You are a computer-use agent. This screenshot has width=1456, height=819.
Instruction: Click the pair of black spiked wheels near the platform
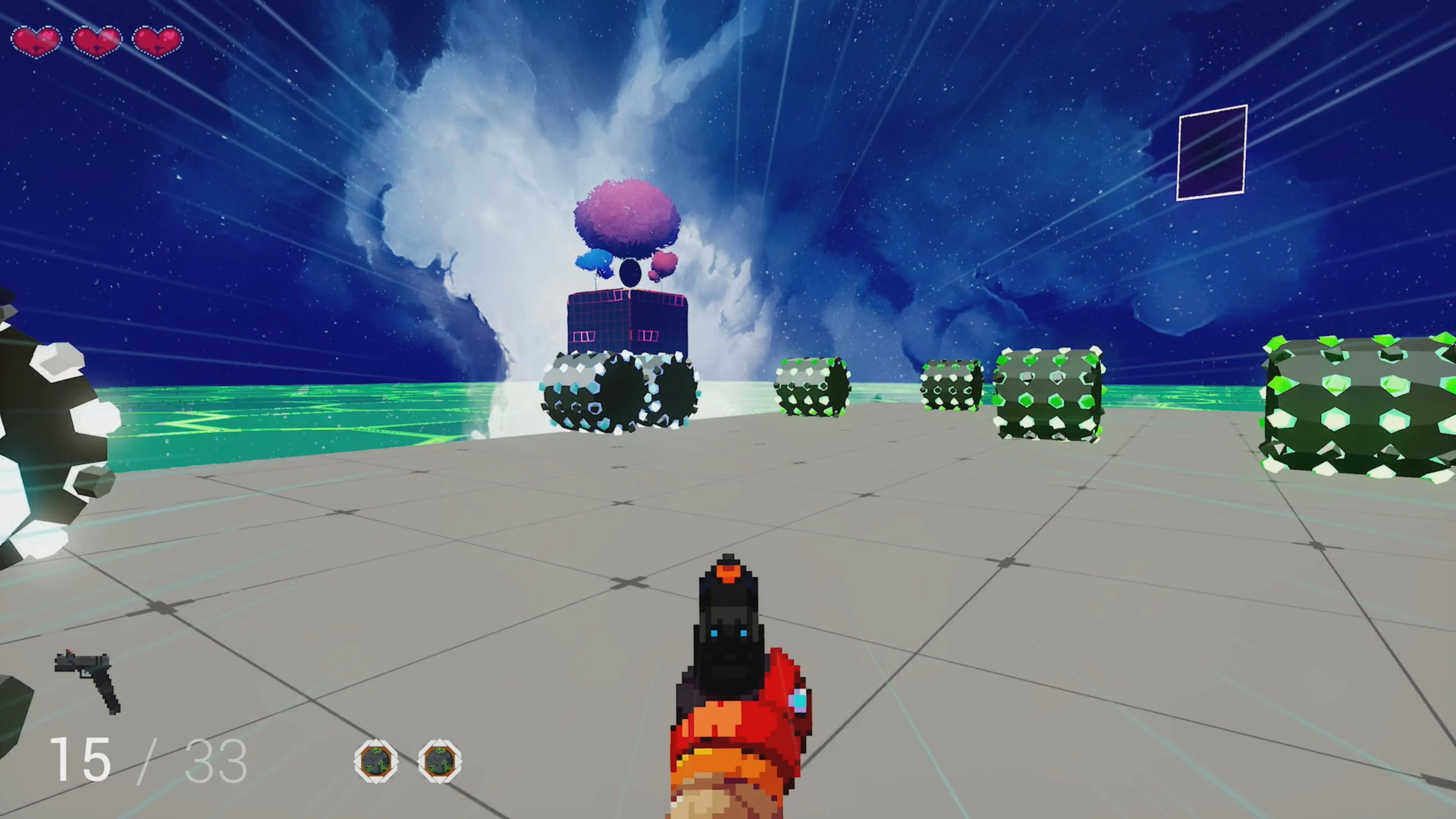point(619,390)
